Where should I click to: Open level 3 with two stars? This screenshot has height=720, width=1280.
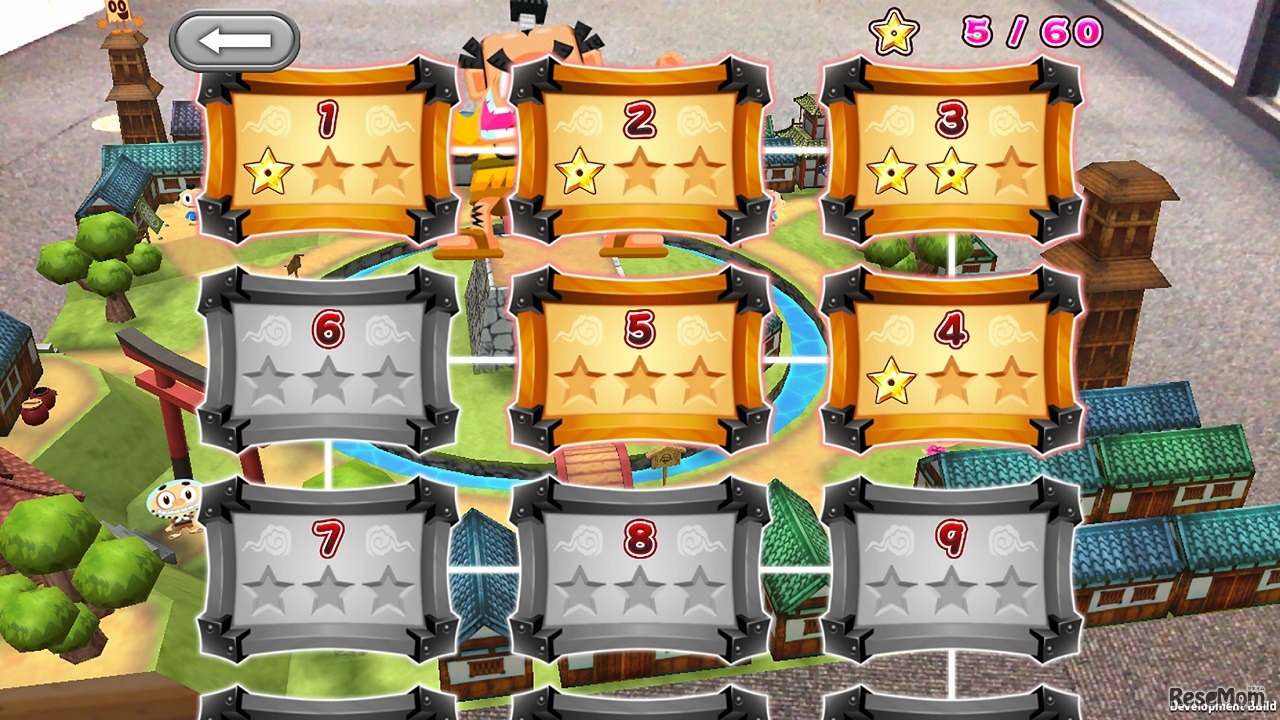[952, 150]
